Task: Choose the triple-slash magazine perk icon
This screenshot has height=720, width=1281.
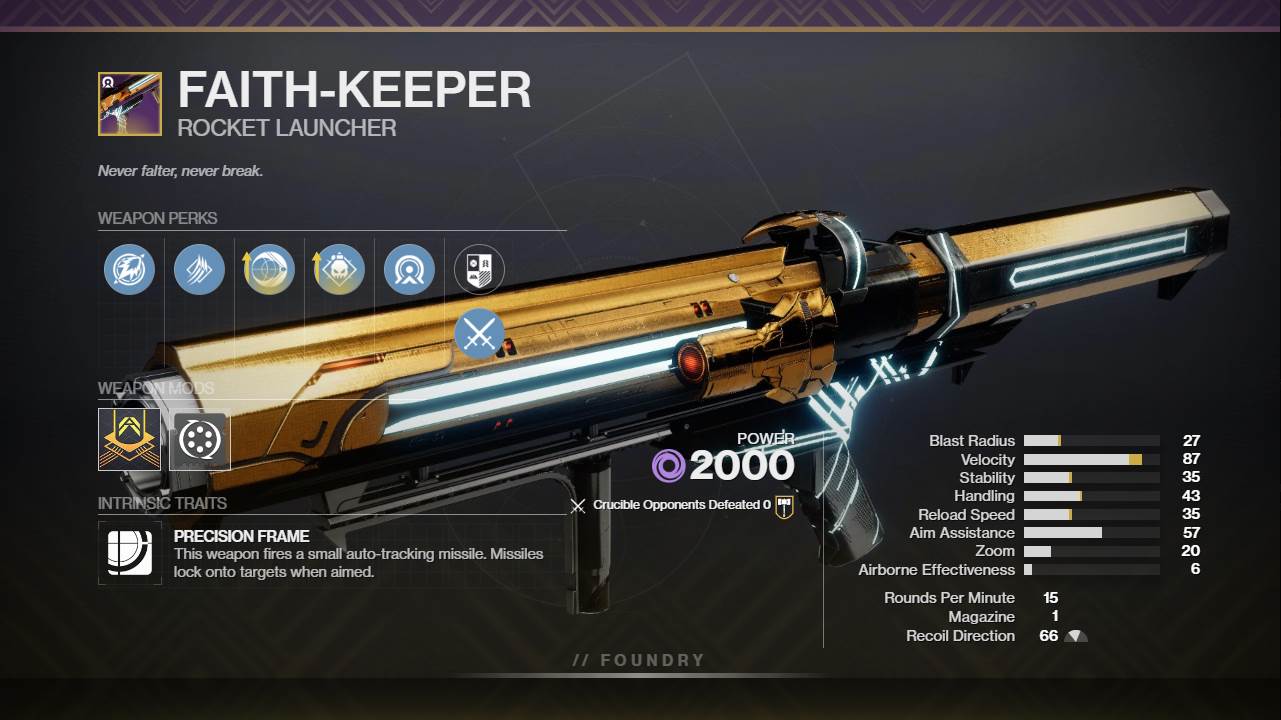Action: point(199,269)
